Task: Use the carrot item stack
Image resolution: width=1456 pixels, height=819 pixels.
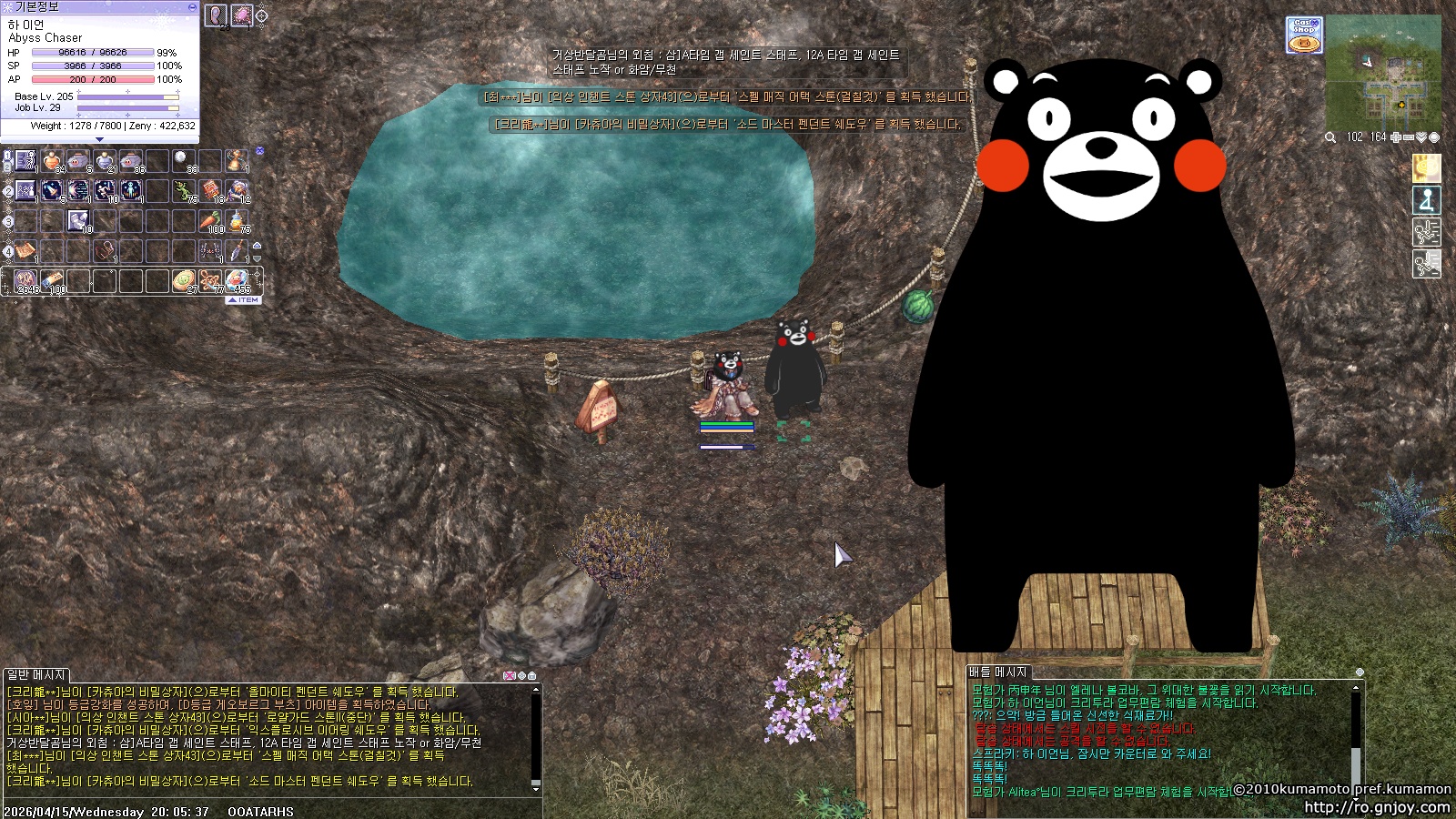Action: tap(211, 221)
